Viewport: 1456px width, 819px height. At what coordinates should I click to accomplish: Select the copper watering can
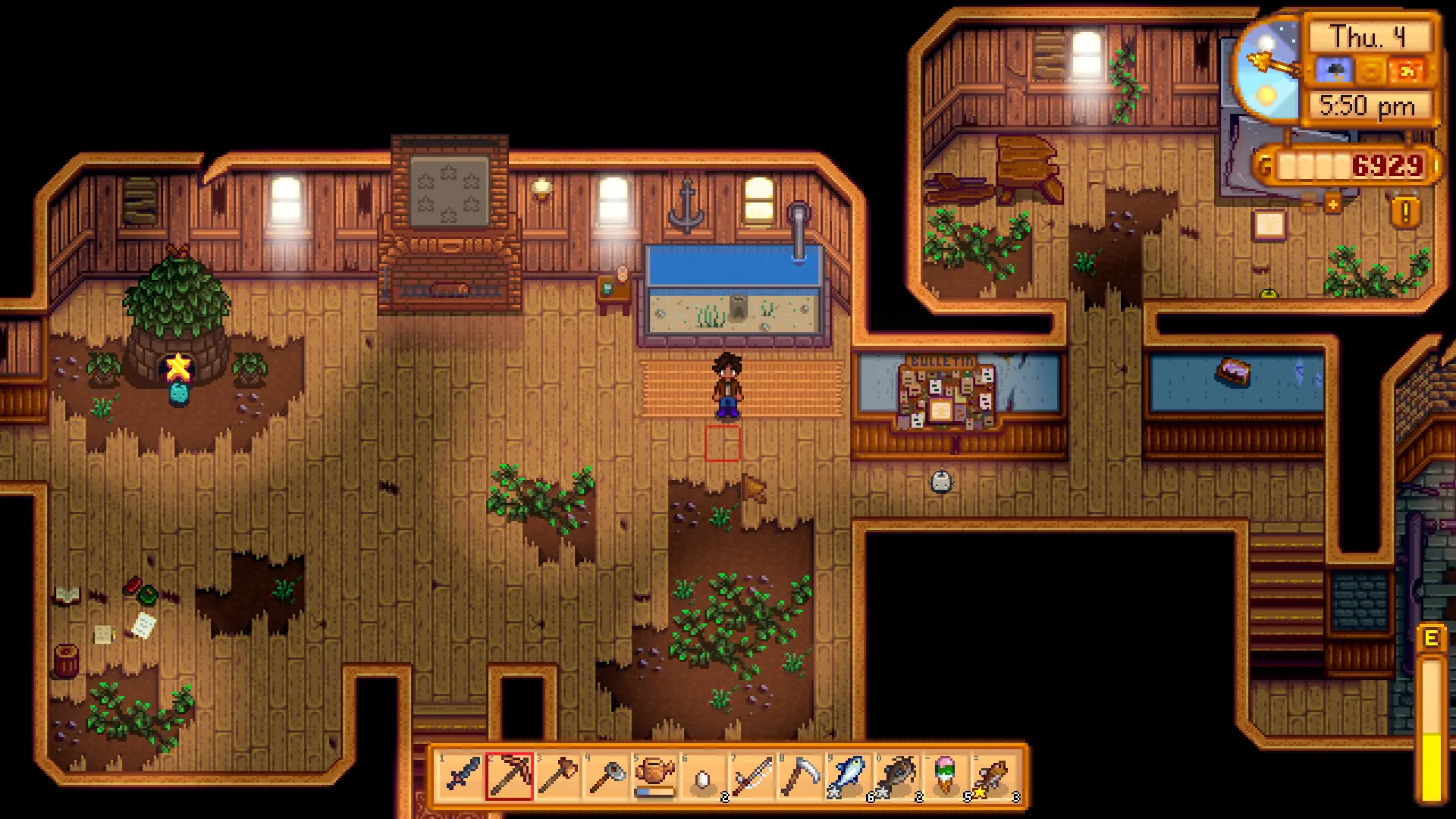point(655,777)
